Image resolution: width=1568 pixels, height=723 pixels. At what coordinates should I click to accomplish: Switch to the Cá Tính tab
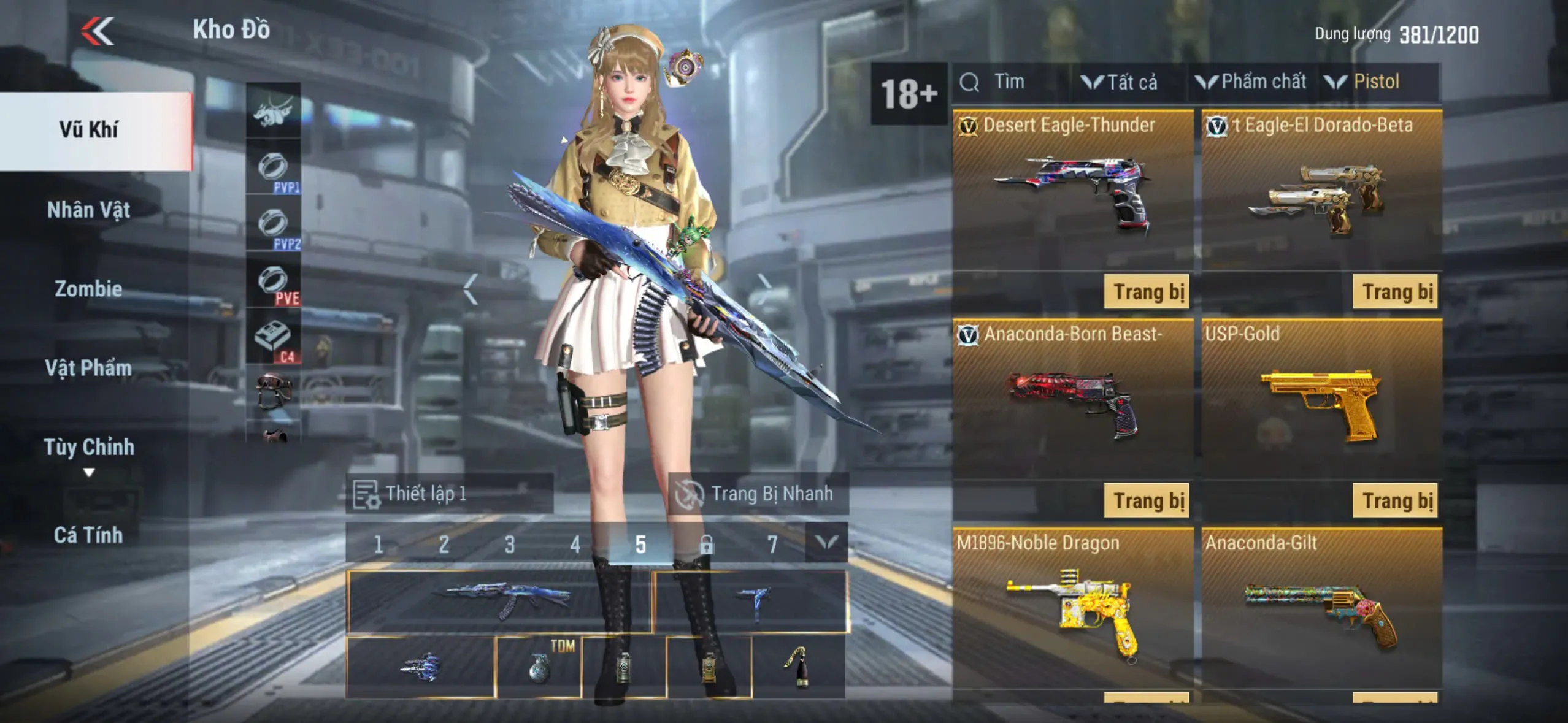[x=89, y=535]
